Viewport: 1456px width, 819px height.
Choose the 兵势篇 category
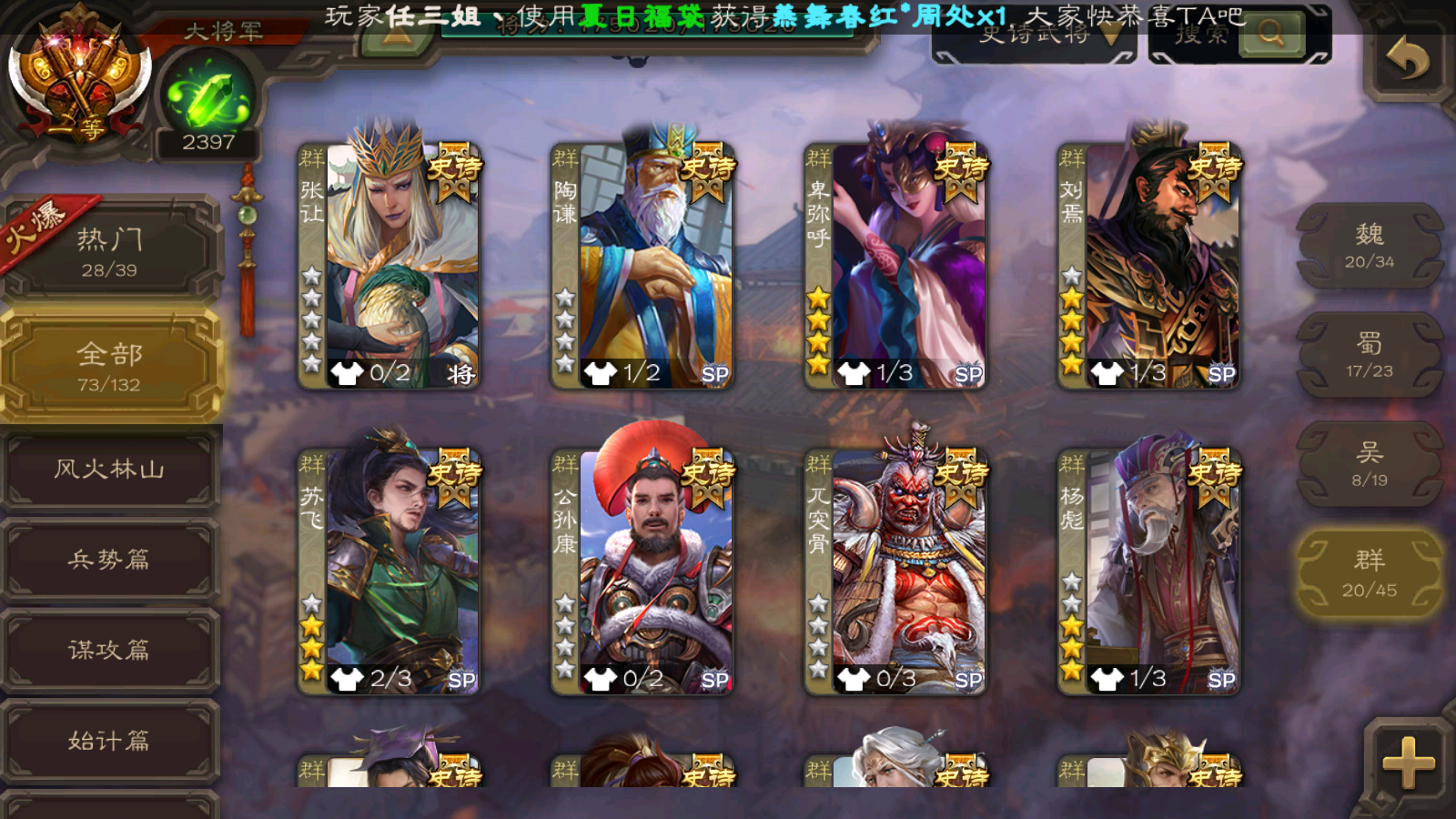click(109, 560)
